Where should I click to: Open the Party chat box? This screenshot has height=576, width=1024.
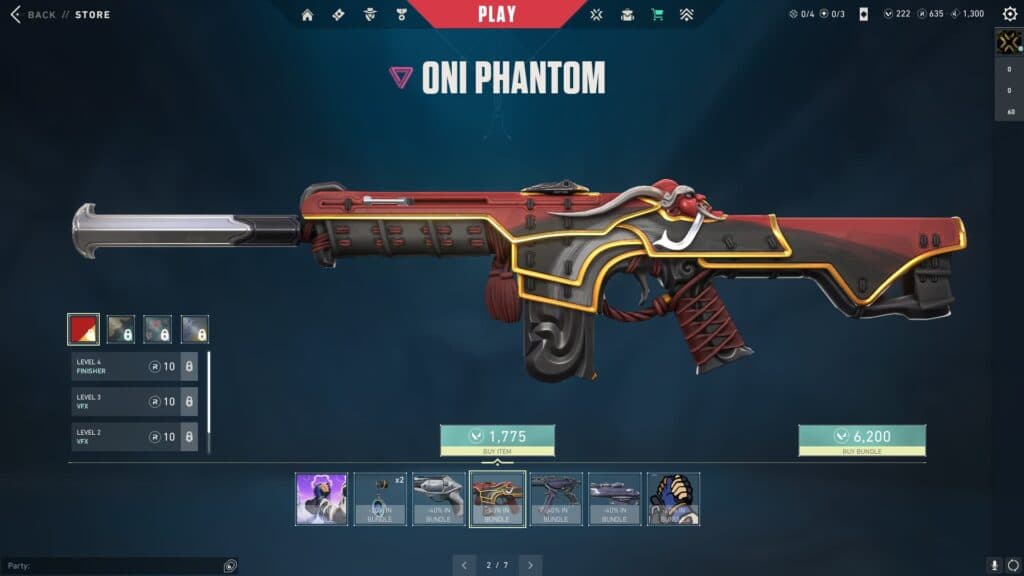tap(110, 566)
